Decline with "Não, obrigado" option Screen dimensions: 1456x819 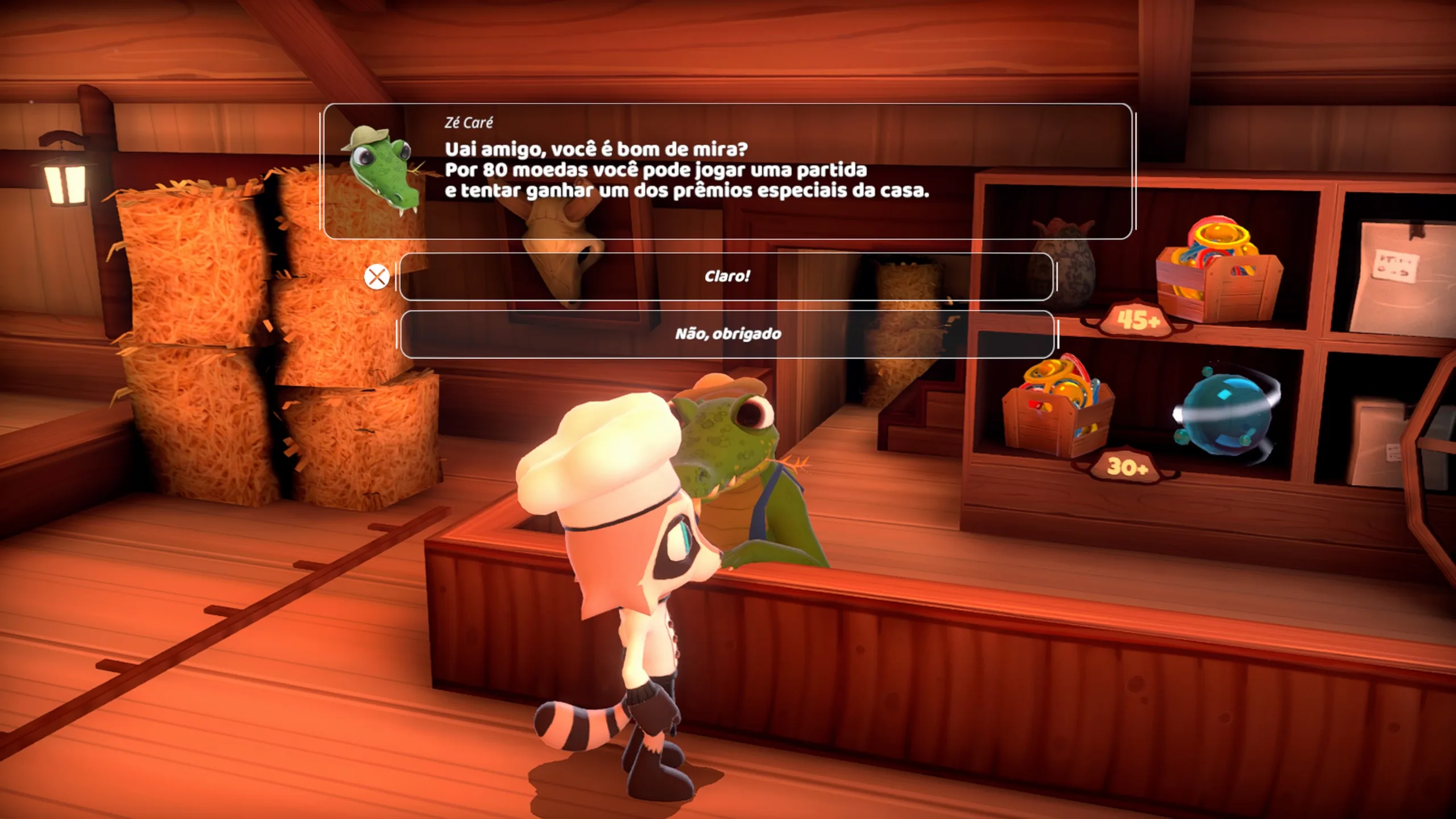tap(727, 334)
